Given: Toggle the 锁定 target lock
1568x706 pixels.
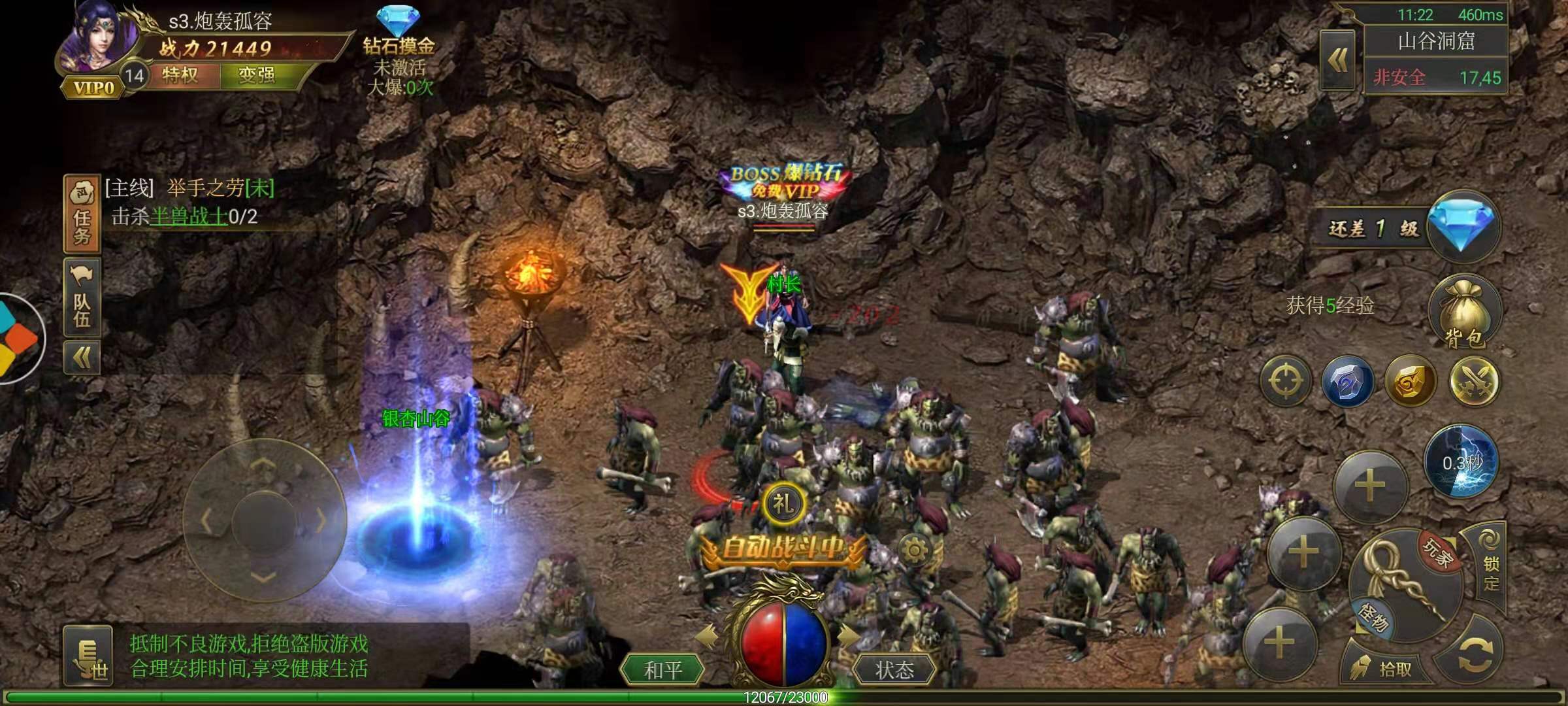Looking at the screenshot, I should tap(1491, 562).
